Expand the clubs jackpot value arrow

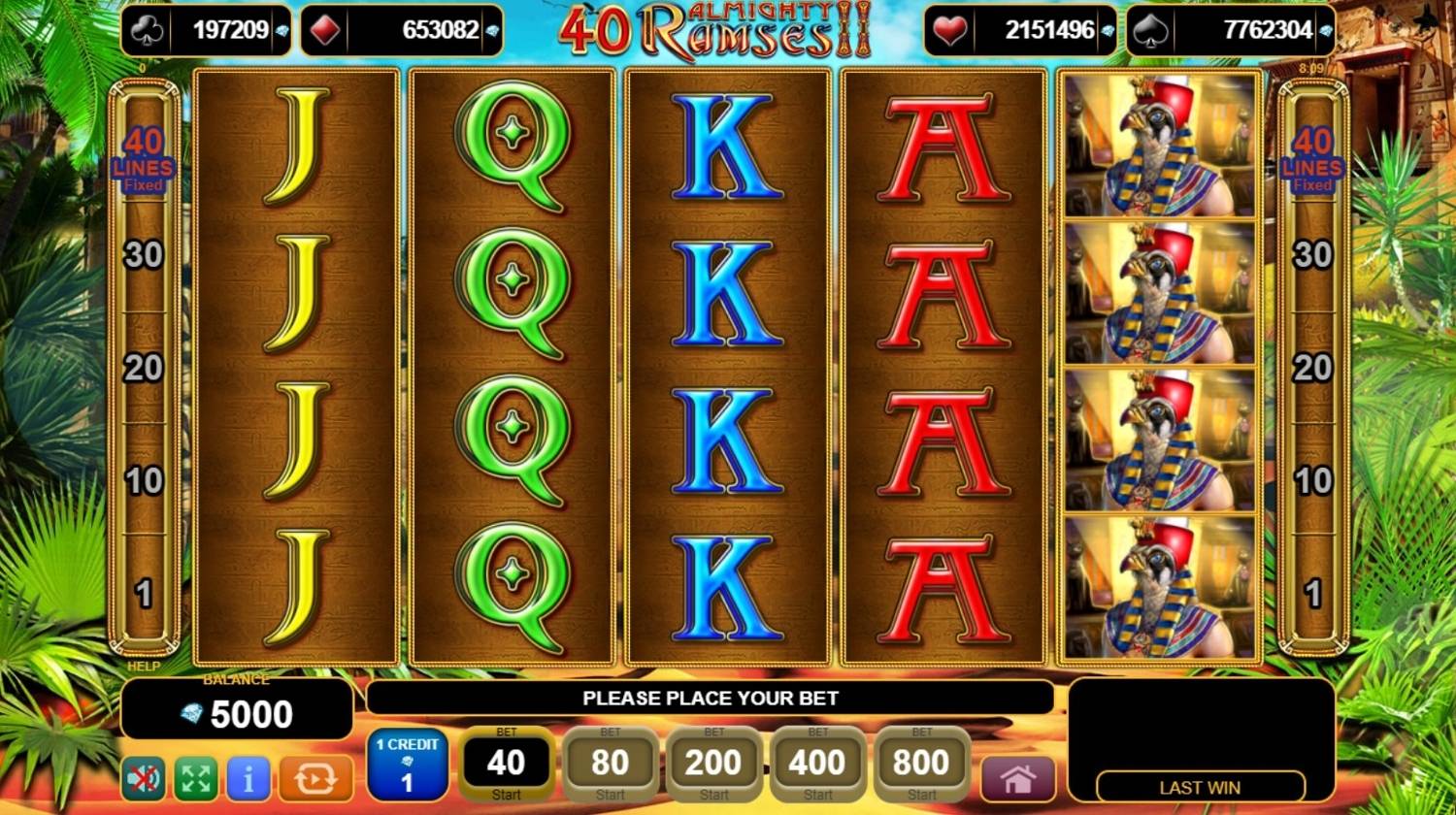280,30
